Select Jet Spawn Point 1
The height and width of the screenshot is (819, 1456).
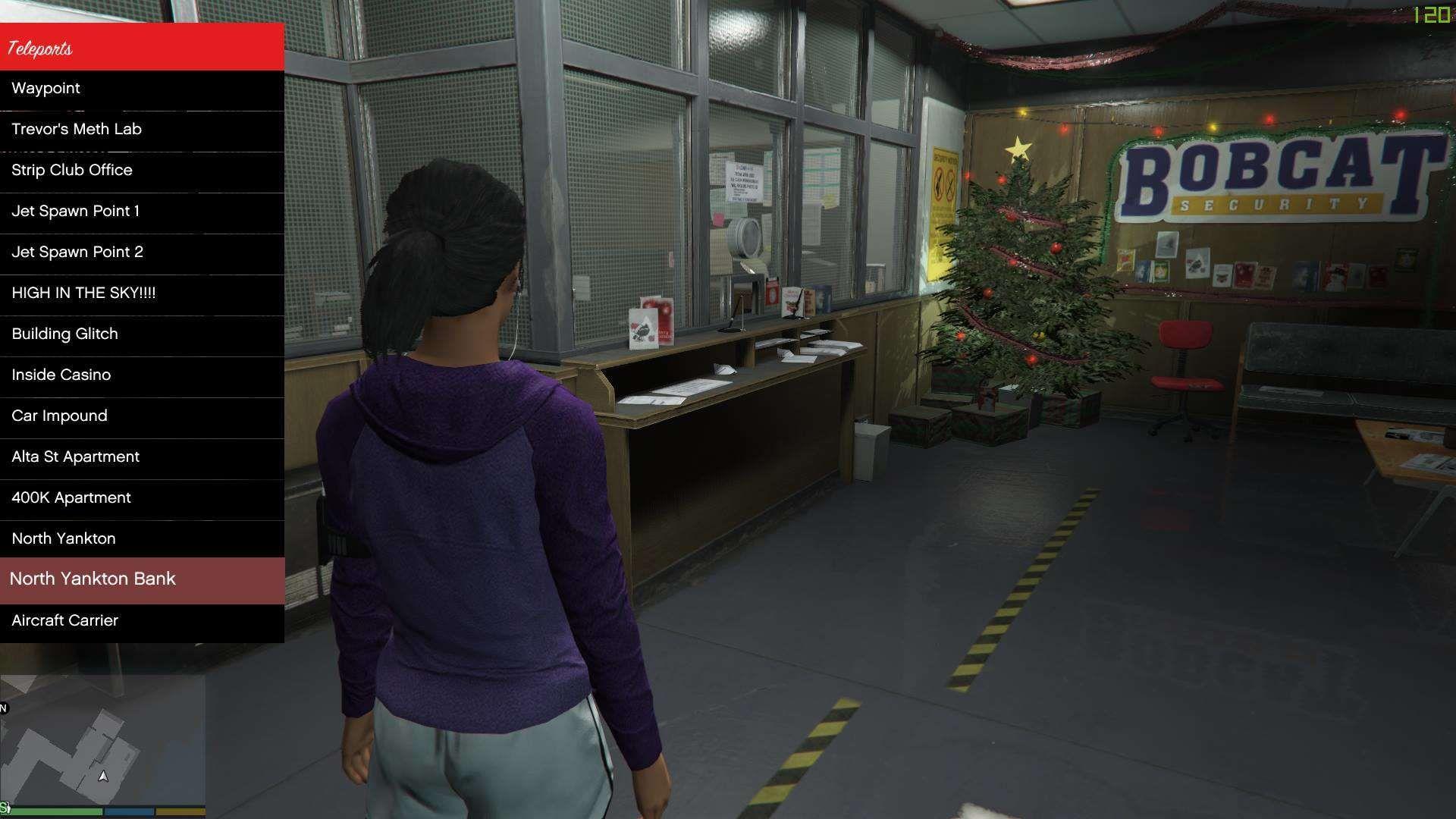coord(142,212)
